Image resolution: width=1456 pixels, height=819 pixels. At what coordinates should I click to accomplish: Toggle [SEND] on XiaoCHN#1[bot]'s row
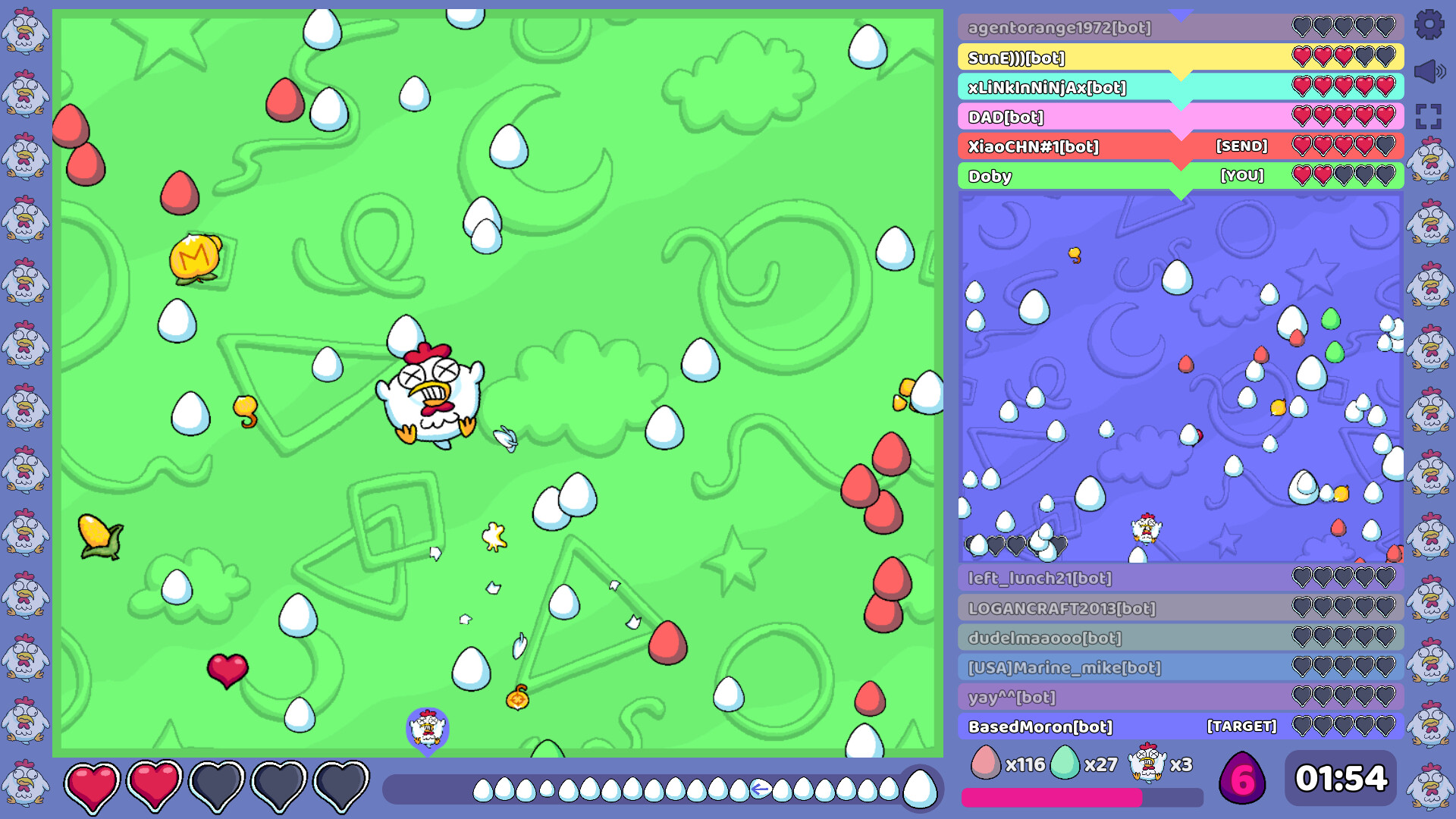(1241, 146)
